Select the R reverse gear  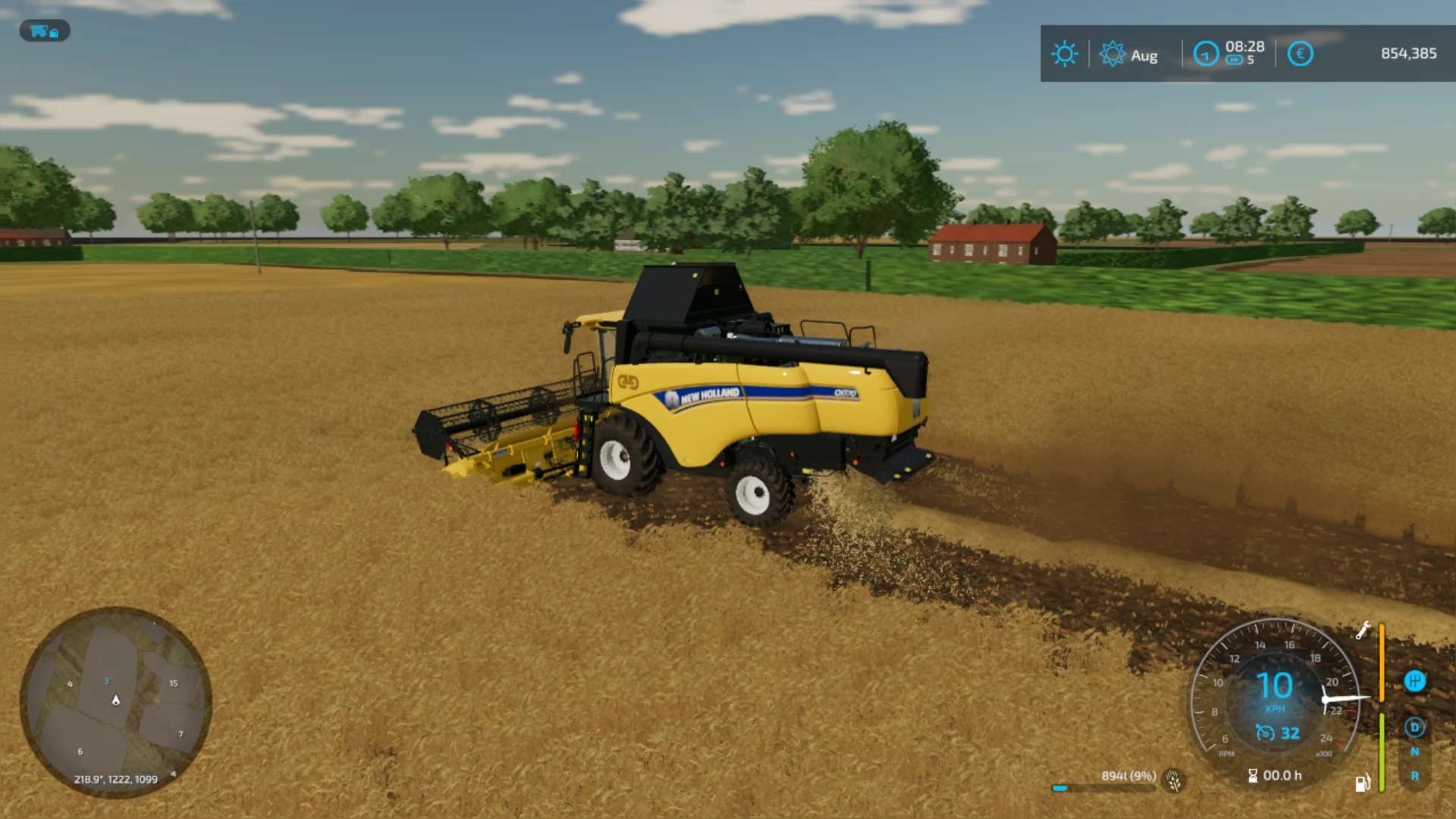click(x=1414, y=776)
